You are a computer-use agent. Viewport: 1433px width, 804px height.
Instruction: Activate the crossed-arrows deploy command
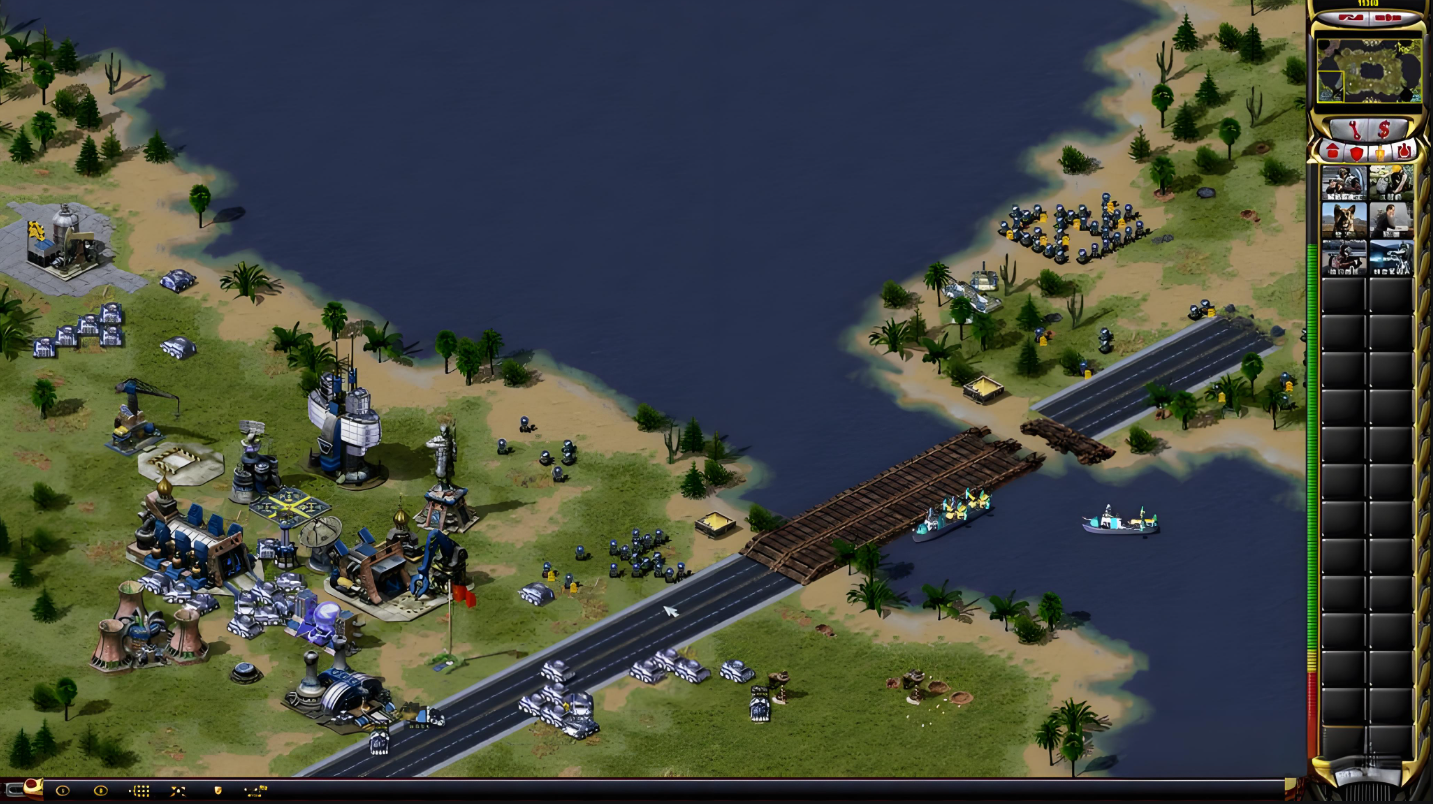click(x=178, y=791)
